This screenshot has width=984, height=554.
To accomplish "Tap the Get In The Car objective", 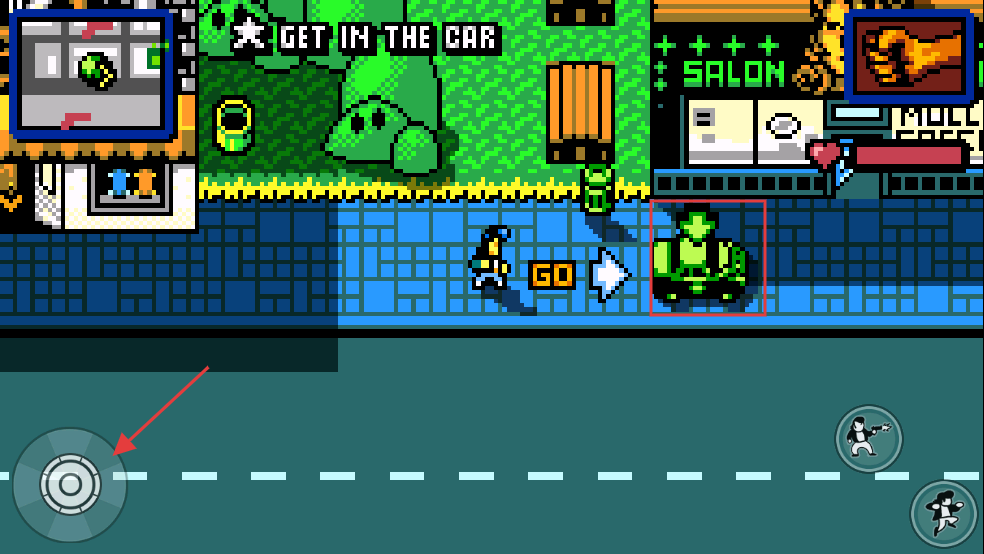I will coord(366,38).
